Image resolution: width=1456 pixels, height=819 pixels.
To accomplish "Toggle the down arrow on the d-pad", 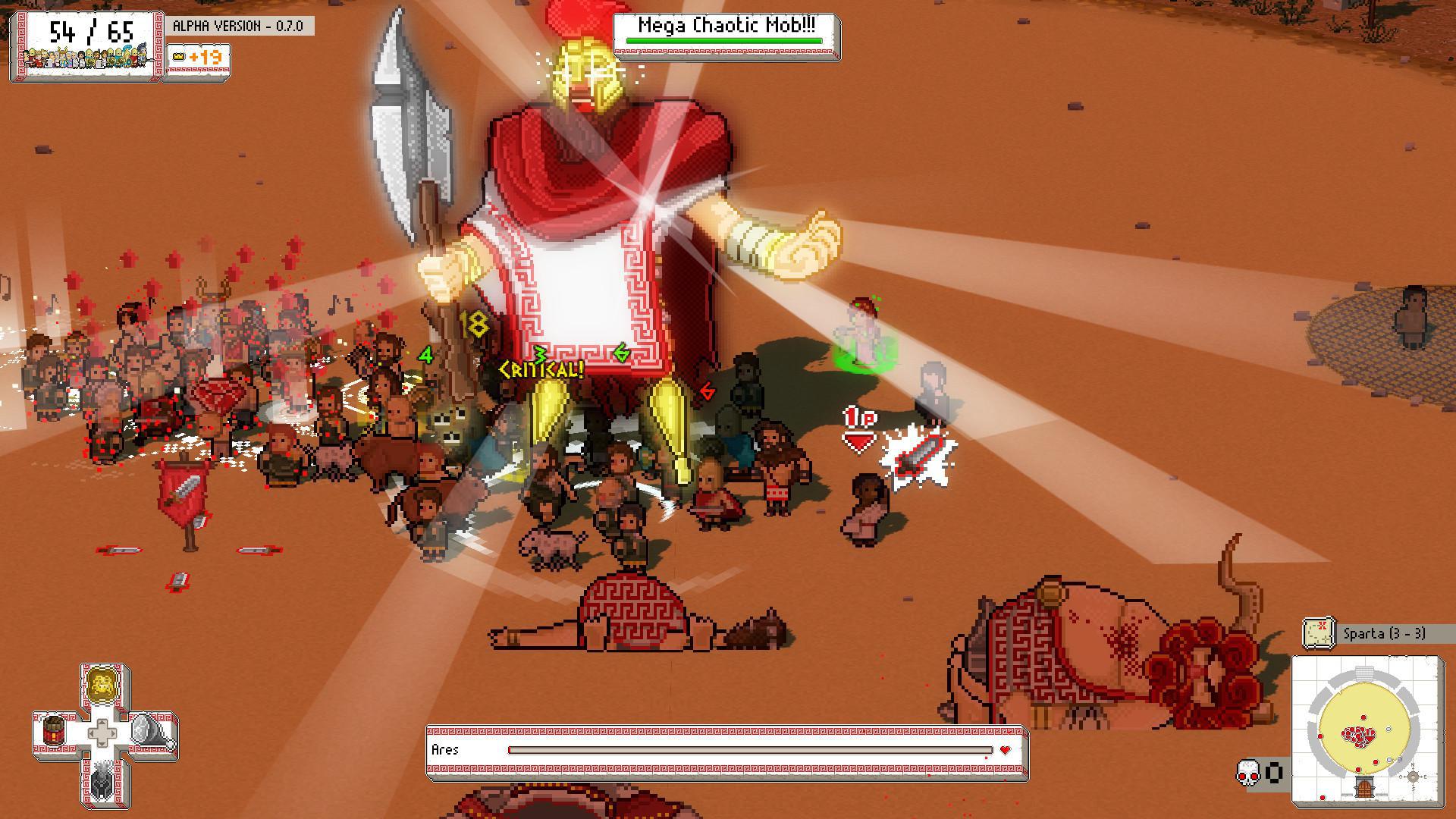I will [102, 744].
